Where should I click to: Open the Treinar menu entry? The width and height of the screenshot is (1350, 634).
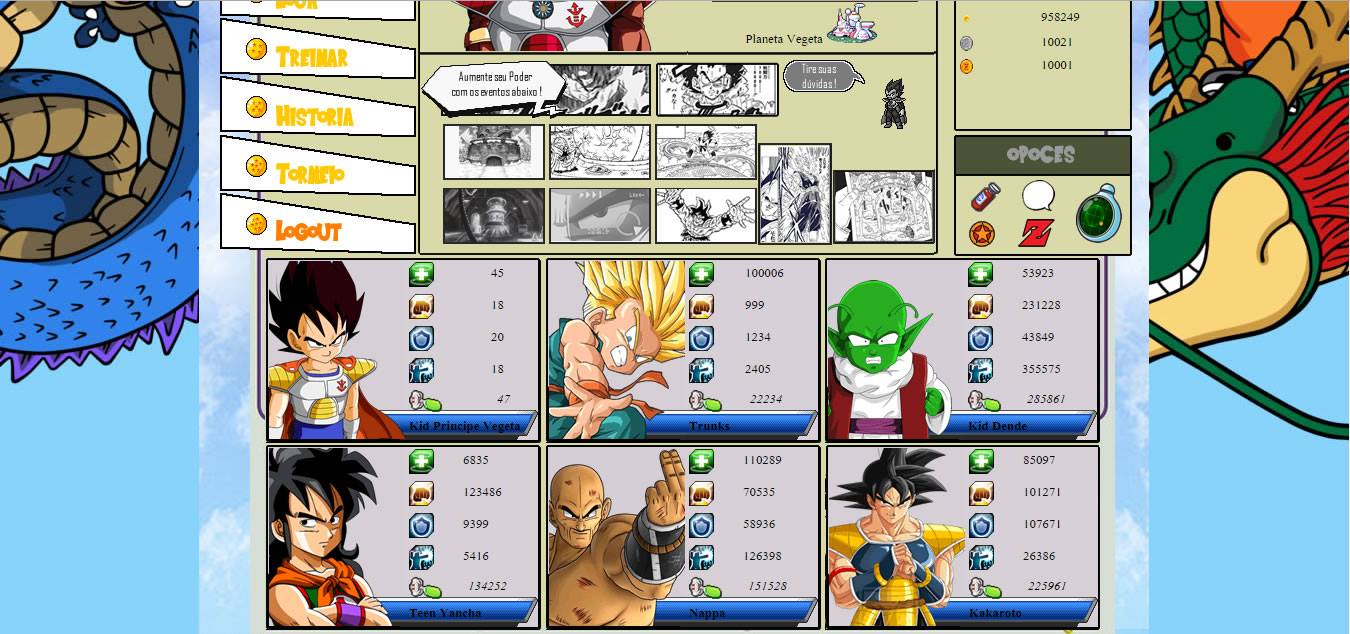tap(312, 57)
